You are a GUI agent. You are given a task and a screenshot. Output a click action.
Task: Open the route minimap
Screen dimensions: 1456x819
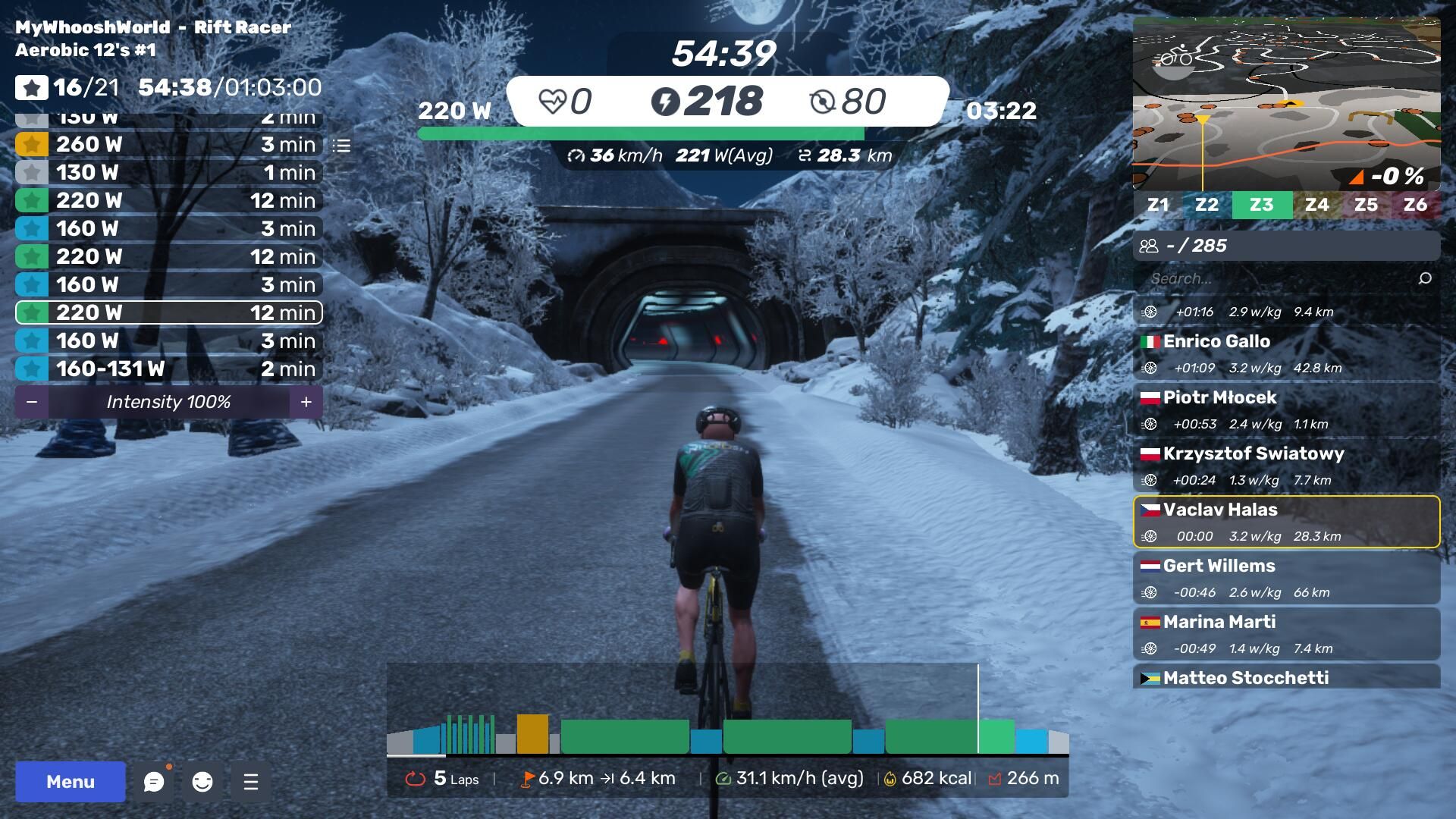(1286, 103)
